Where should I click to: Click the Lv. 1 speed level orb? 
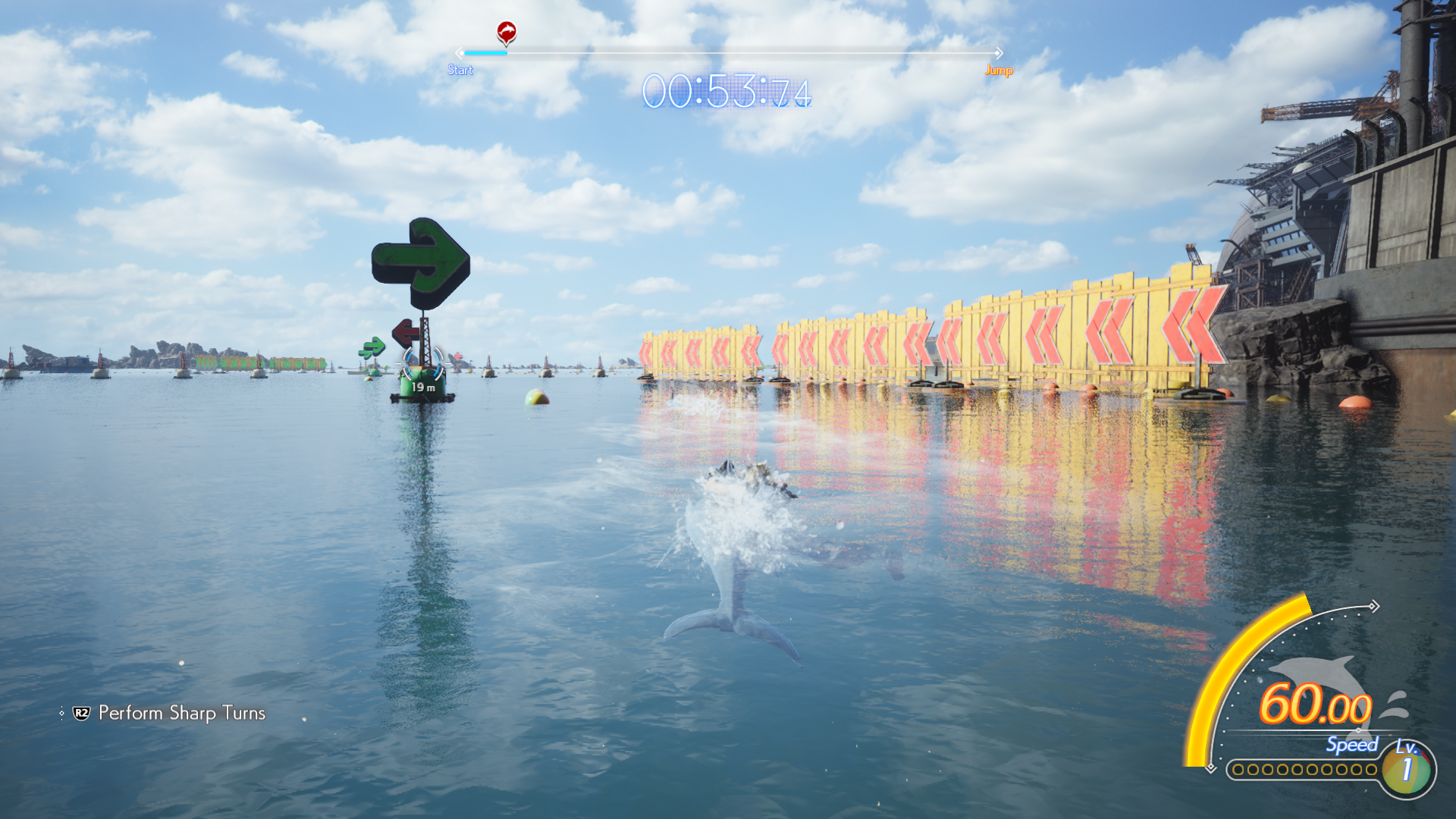point(1407,769)
